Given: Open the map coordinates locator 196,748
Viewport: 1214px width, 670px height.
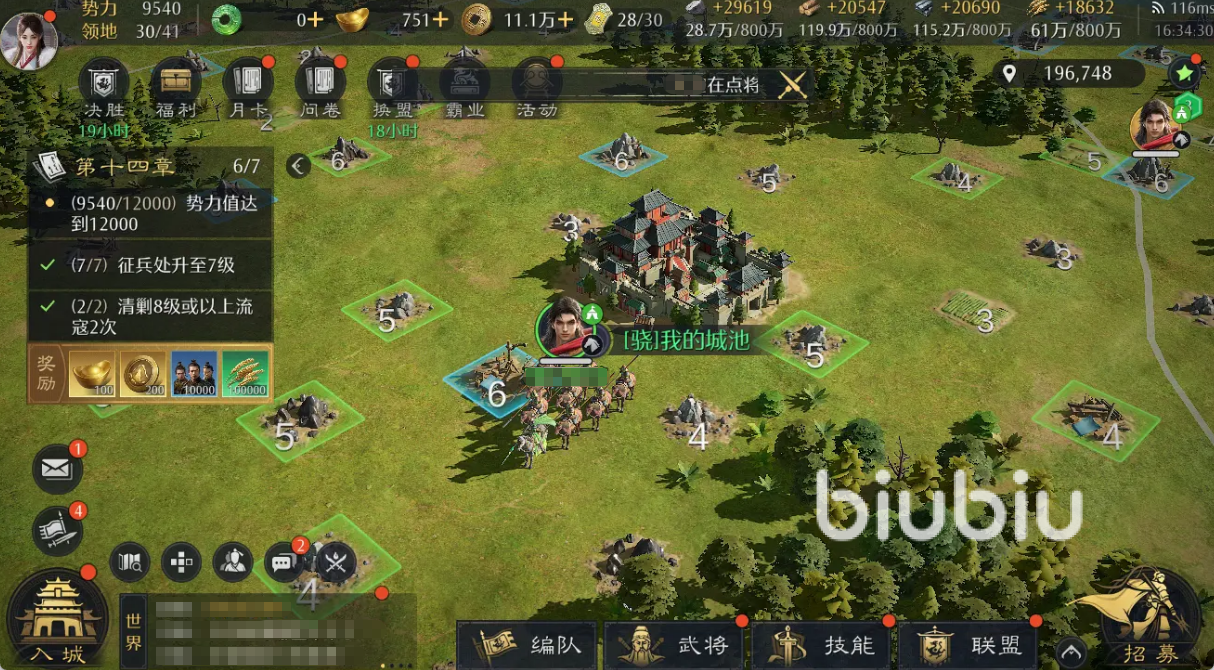Looking at the screenshot, I should coord(1068,73).
